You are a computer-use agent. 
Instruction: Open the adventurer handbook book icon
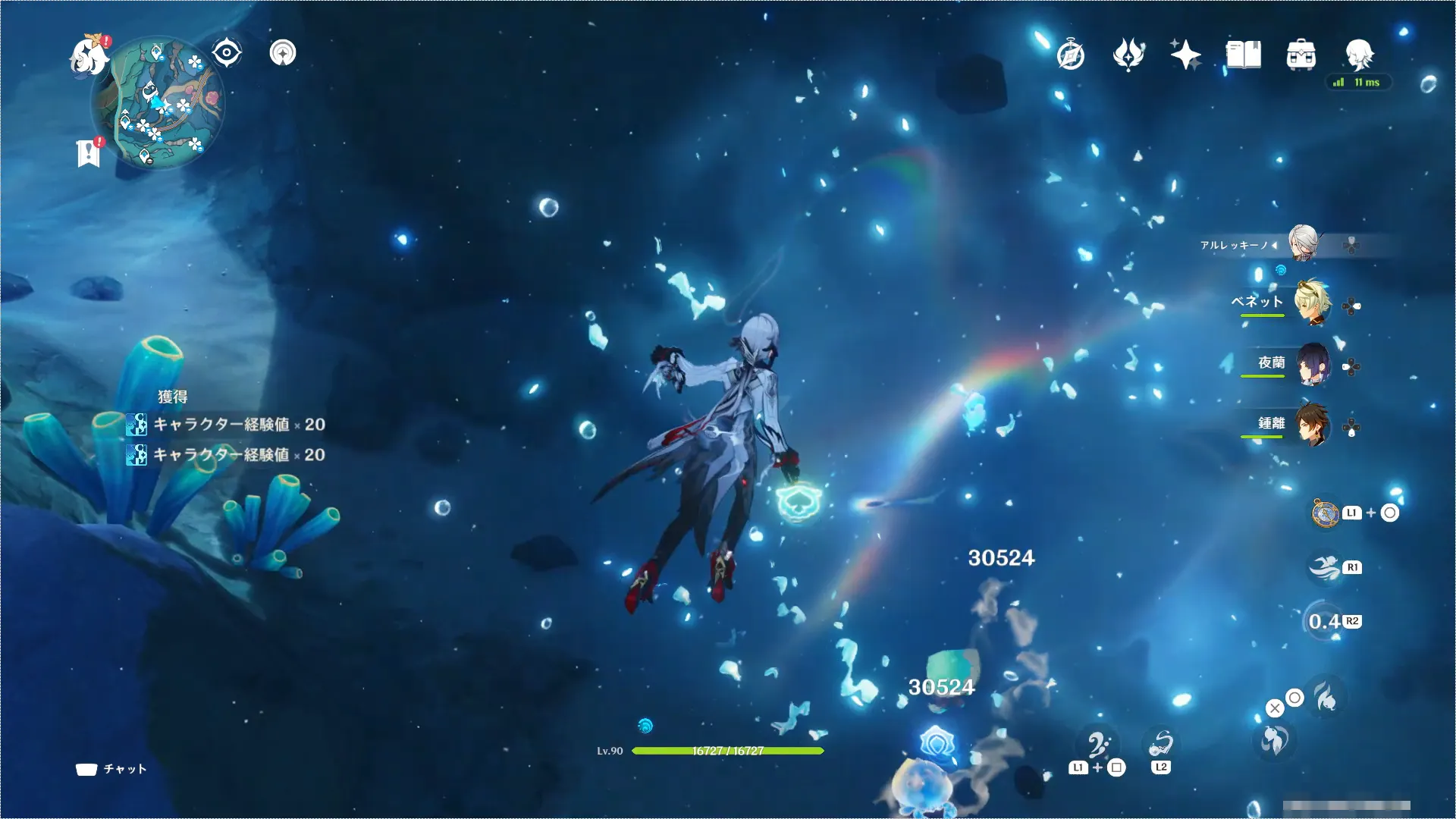[x=1244, y=55]
